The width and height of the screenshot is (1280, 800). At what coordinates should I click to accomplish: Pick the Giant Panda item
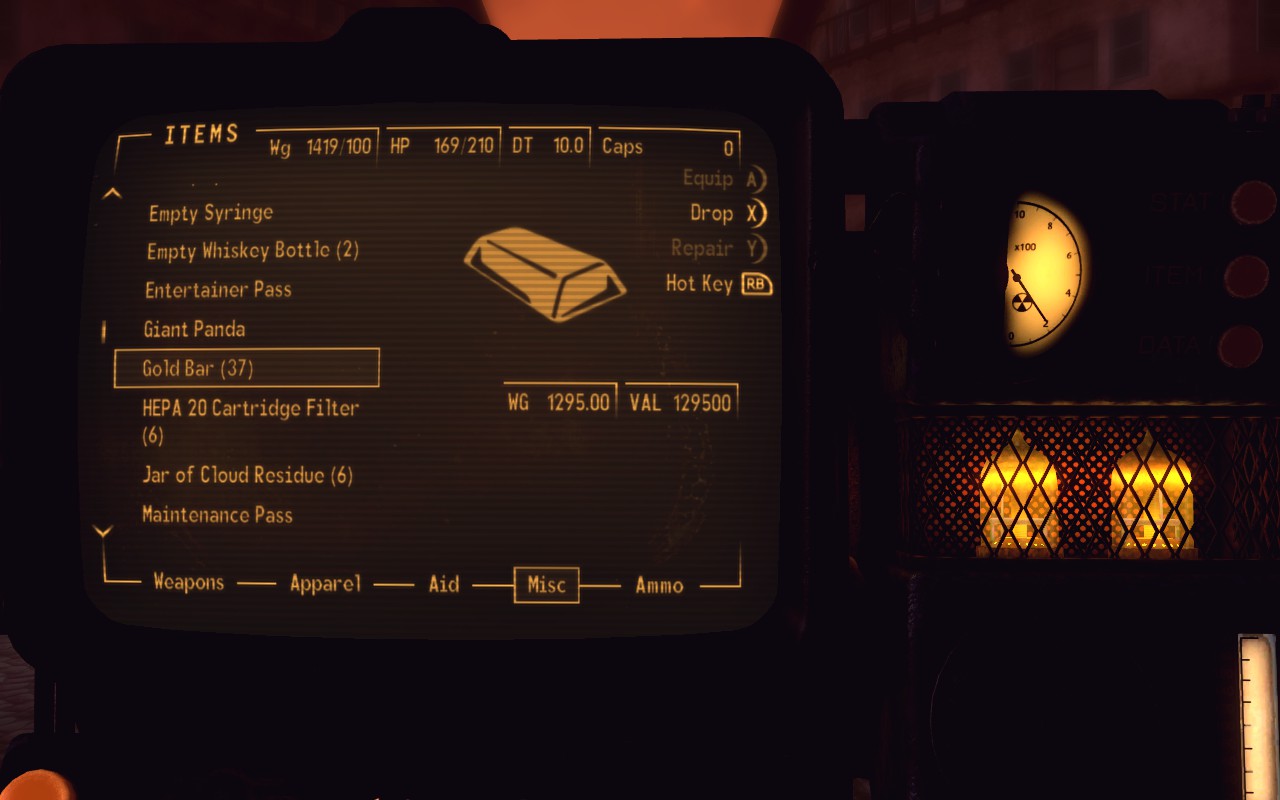[194, 329]
